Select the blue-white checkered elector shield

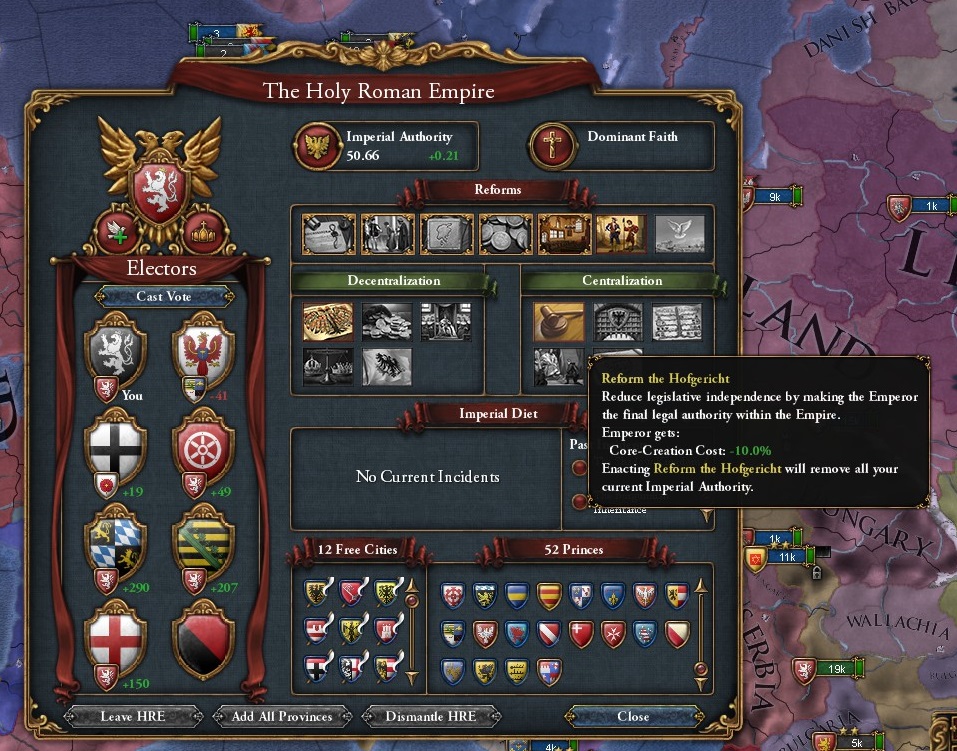115,541
